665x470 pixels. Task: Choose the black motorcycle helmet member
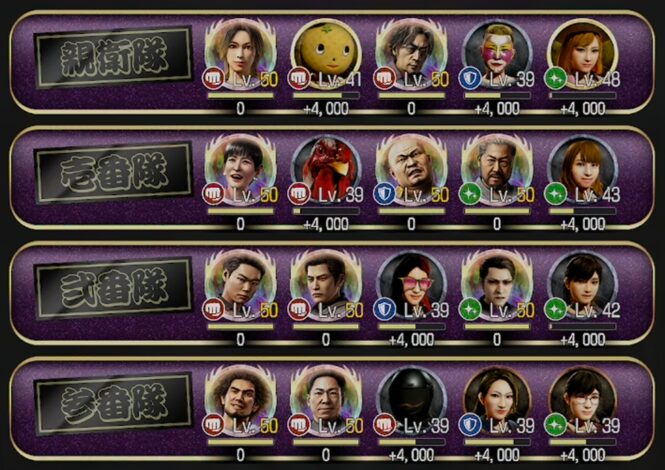click(x=411, y=398)
